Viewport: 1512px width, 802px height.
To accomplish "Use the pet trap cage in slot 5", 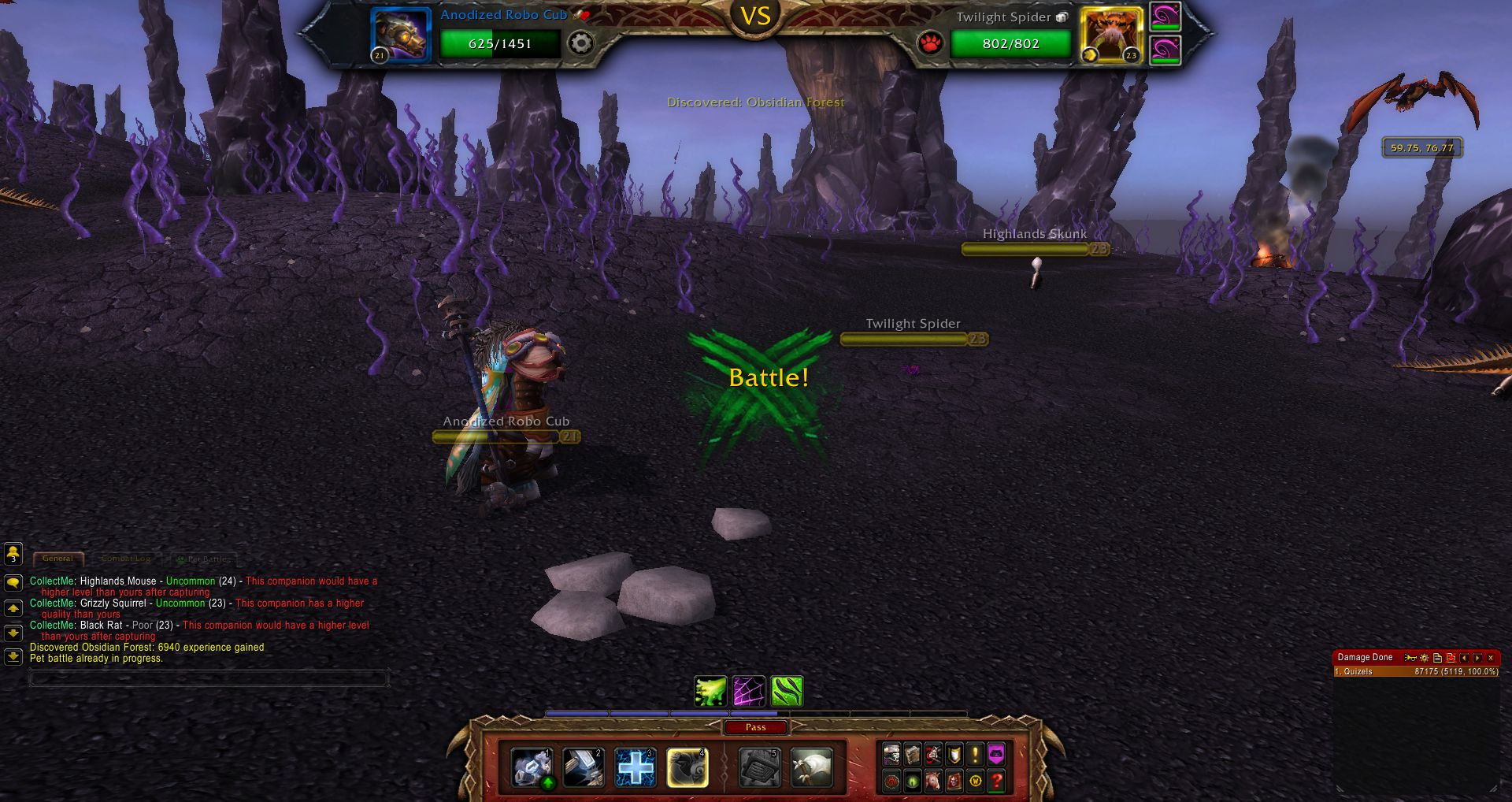I will [759, 767].
